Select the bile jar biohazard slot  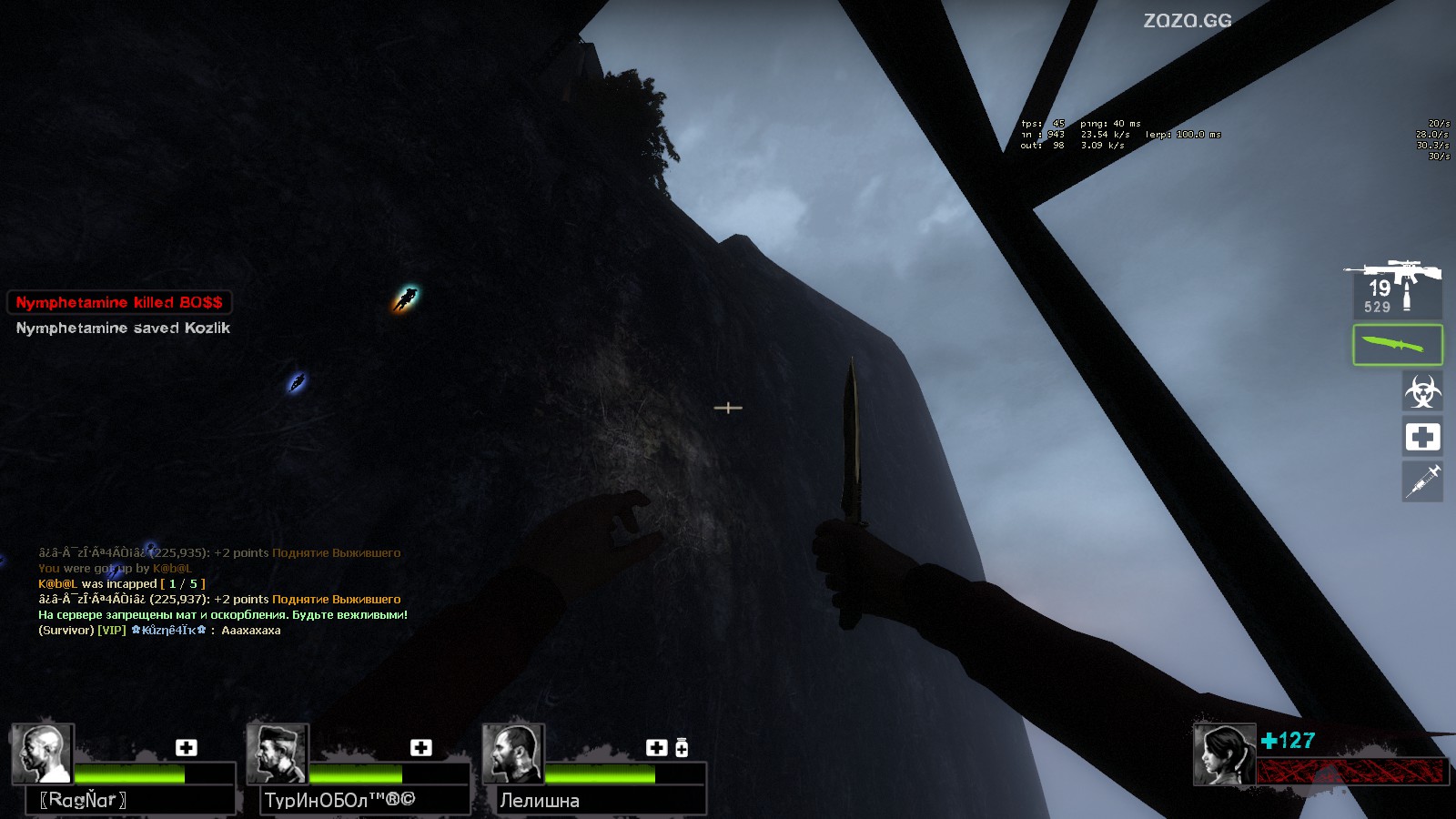click(x=1421, y=392)
